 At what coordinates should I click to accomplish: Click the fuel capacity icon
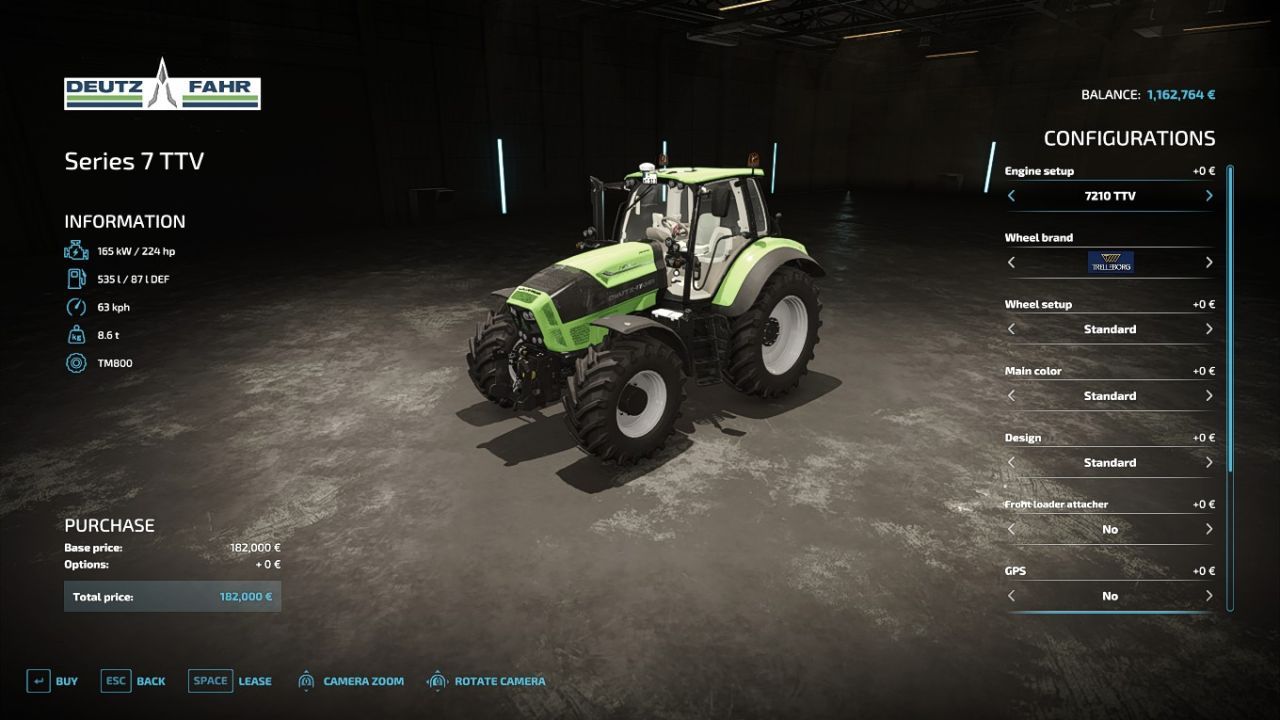coord(75,278)
